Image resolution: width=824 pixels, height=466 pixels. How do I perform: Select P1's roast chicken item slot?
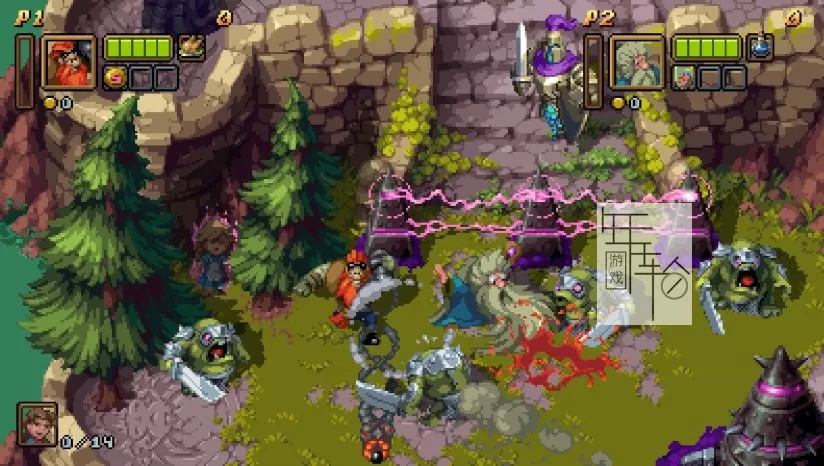pos(190,47)
